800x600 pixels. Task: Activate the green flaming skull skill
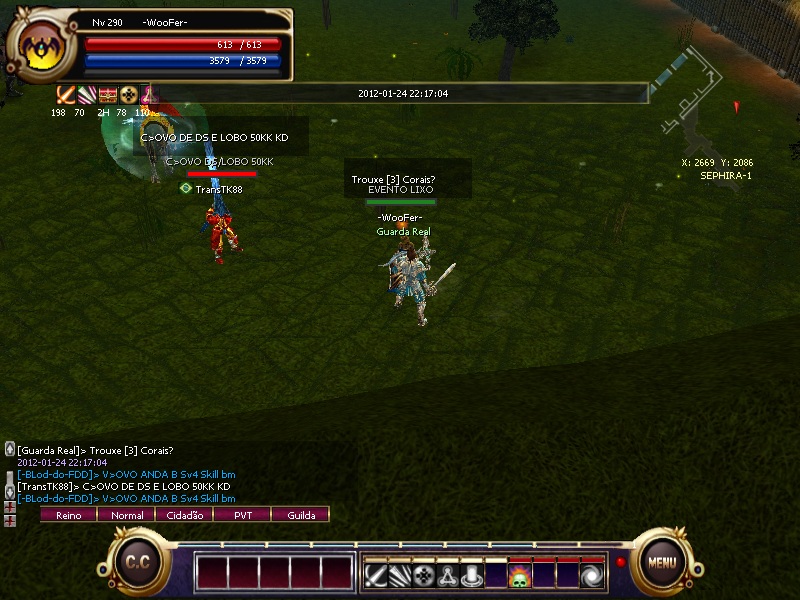(x=520, y=577)
